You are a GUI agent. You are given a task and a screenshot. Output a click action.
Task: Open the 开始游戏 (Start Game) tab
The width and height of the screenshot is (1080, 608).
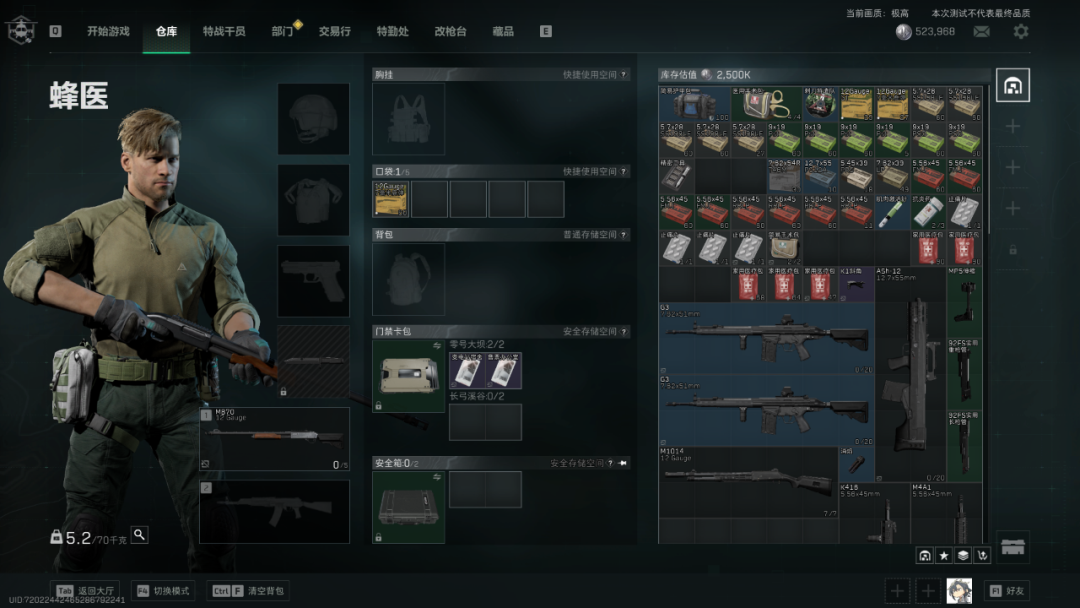point(107,31)
